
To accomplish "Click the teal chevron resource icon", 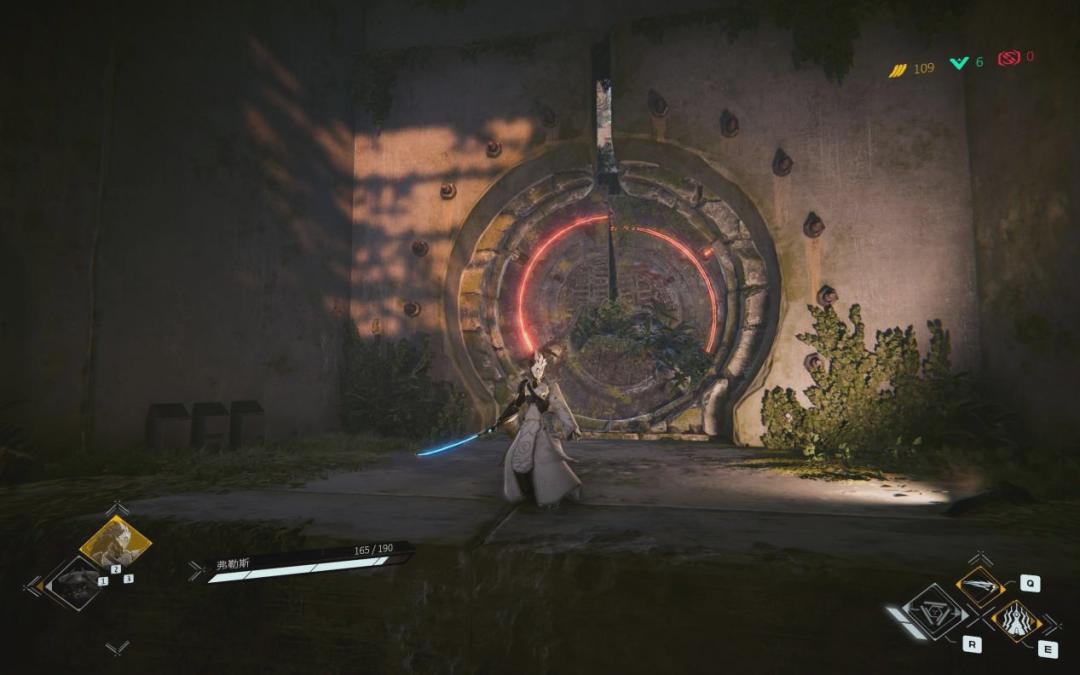I will click(959, 63).
